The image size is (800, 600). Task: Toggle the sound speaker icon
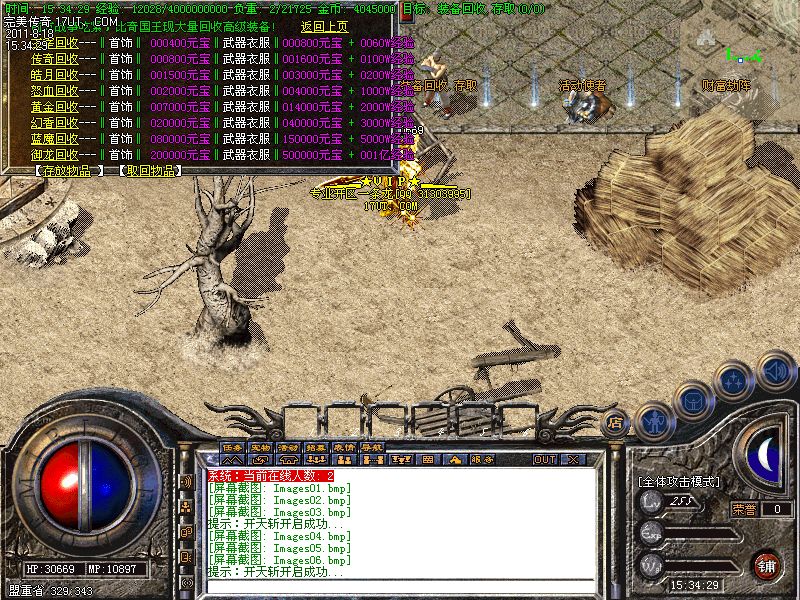[x=775, y=371]
